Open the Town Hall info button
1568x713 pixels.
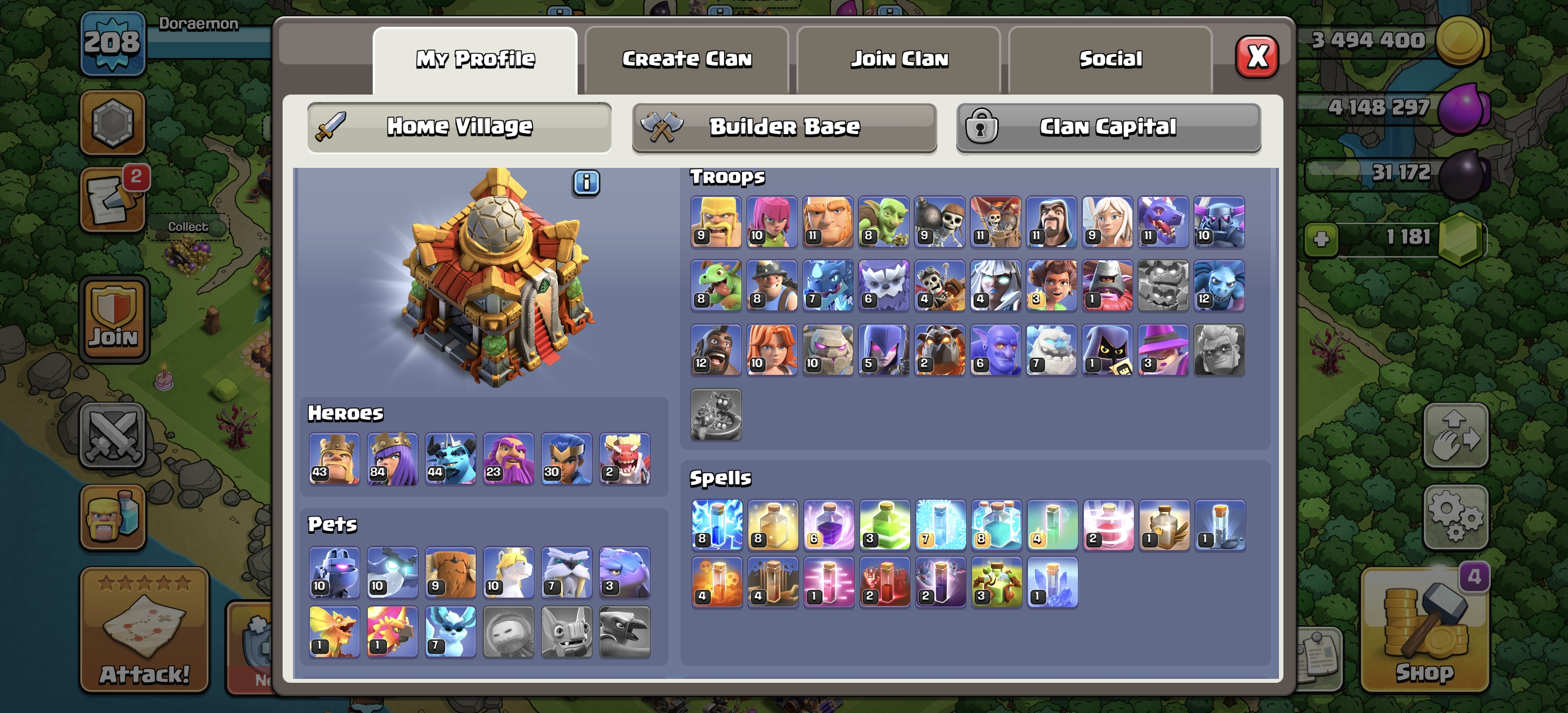coord(586,183)
